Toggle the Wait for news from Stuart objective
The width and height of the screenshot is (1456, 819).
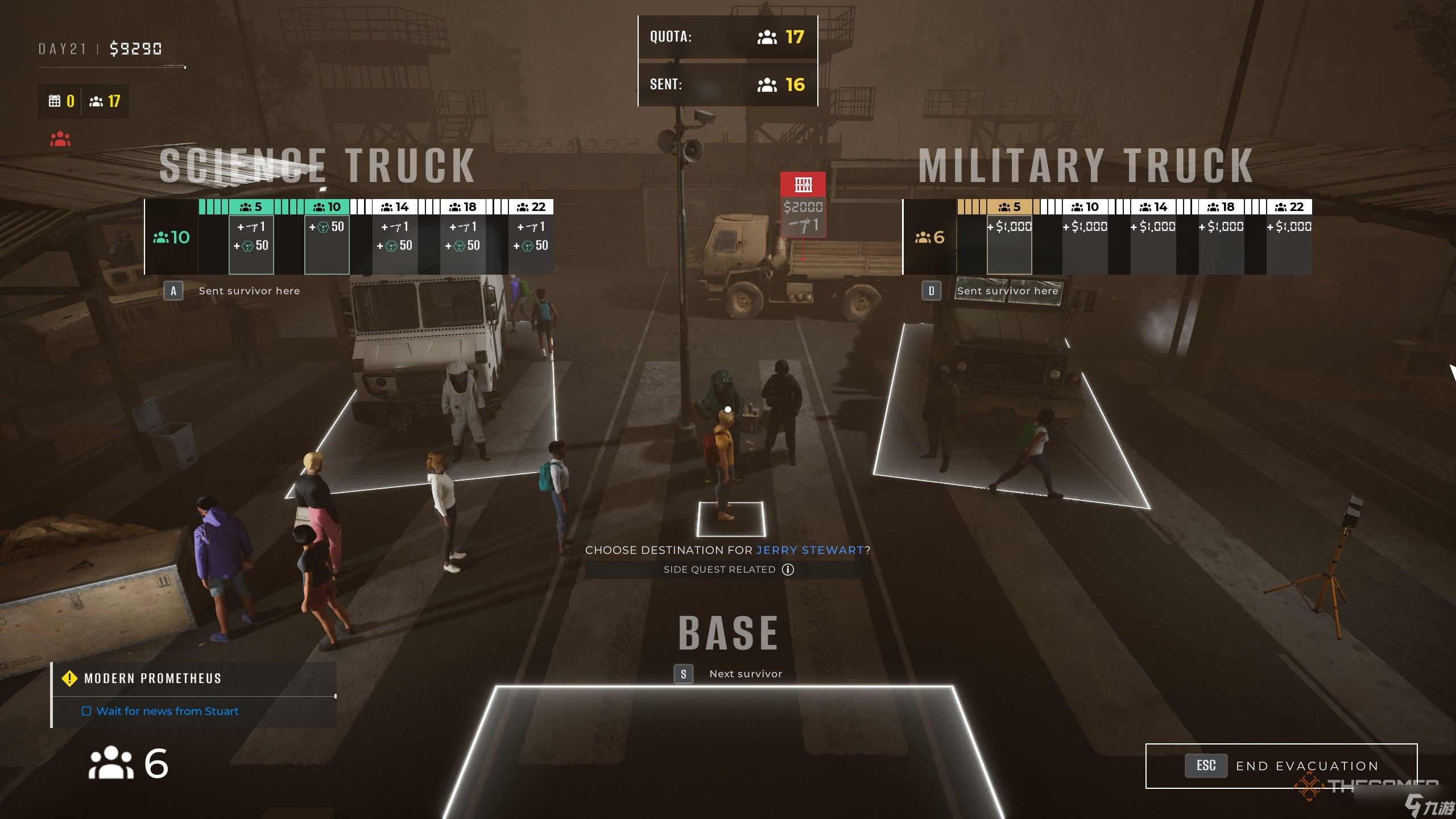point(86,711)
